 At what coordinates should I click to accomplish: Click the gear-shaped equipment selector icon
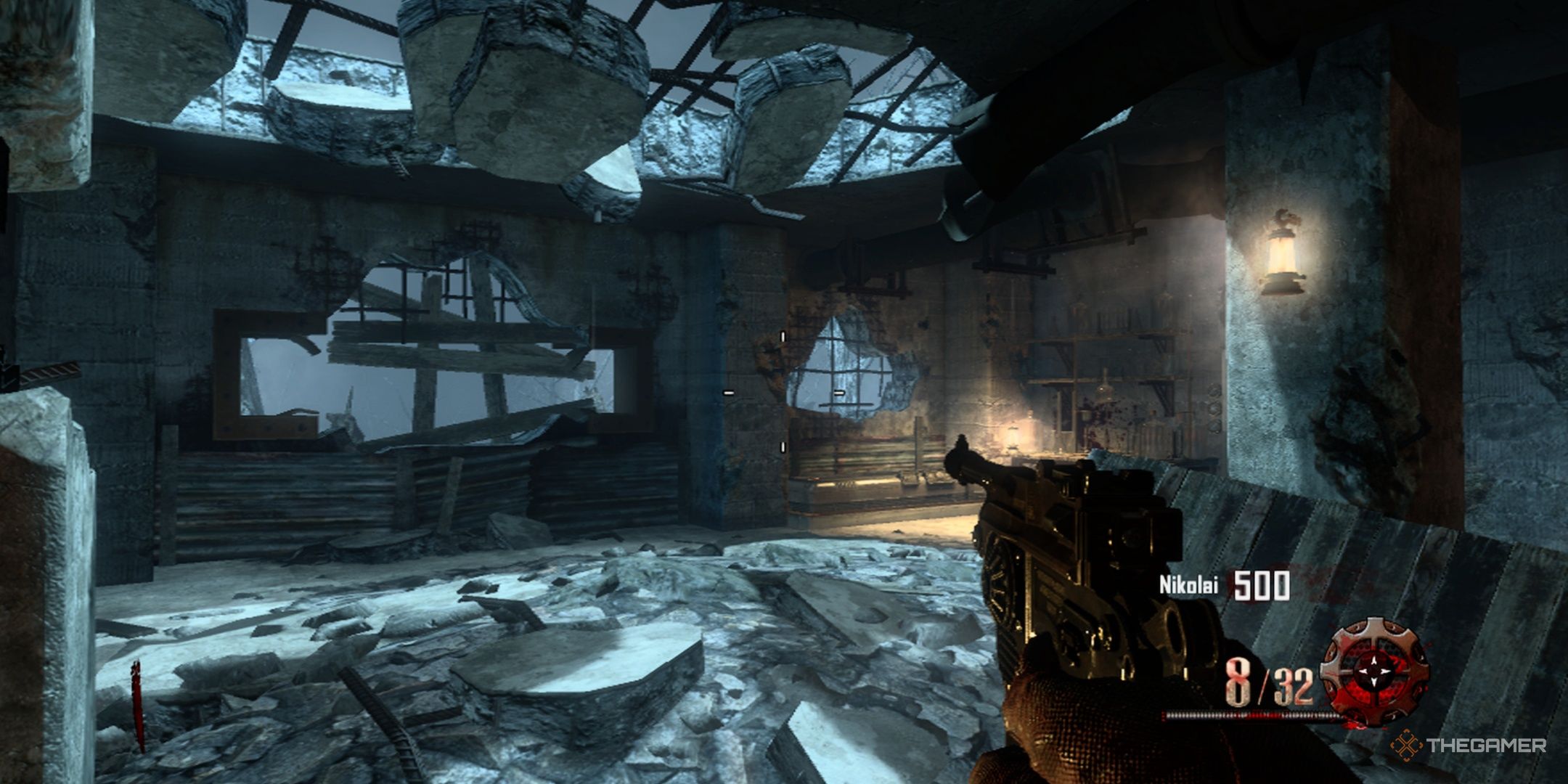click(1373, 669)
